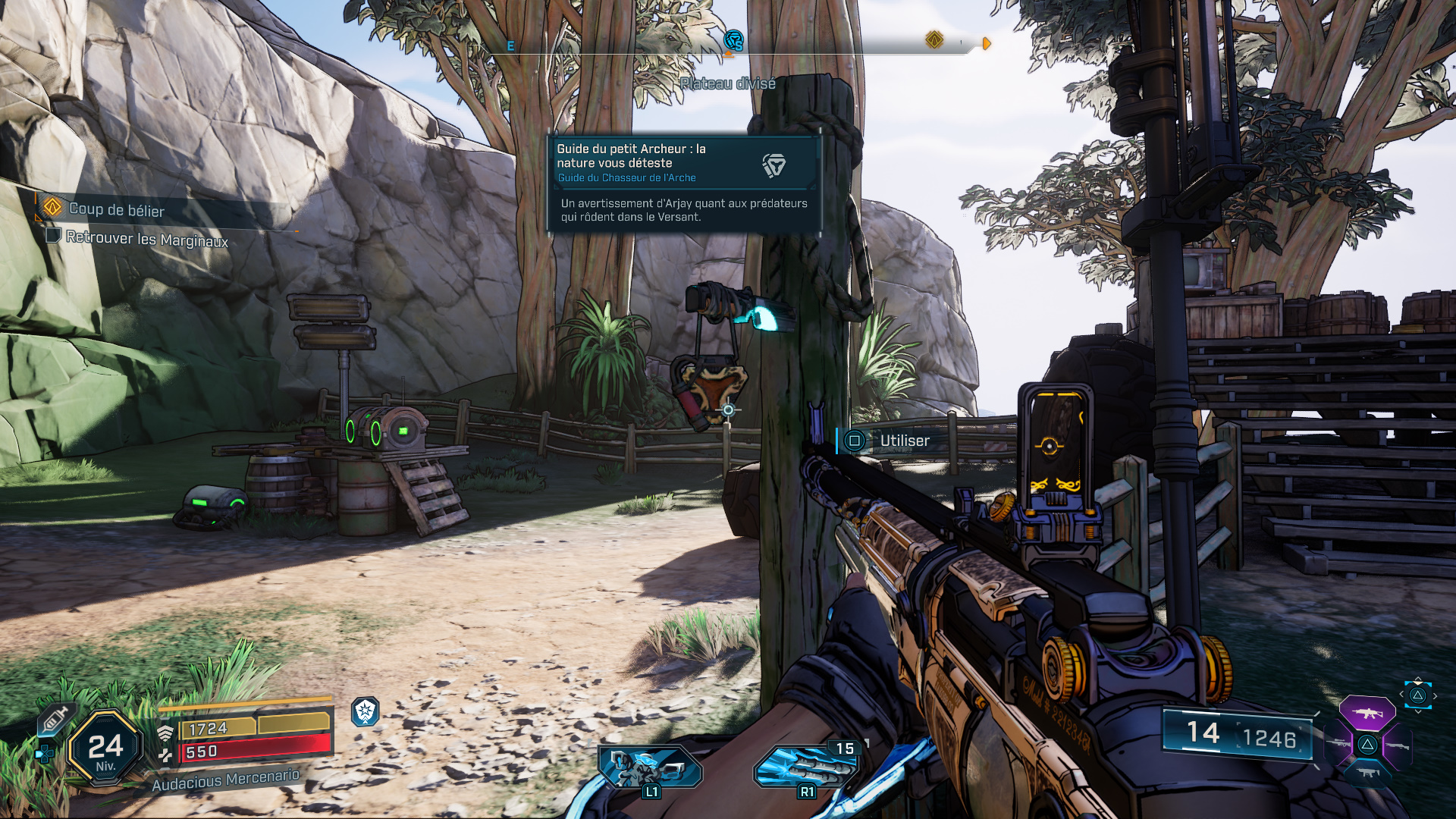Select the purple assault rifle weapon slot

1367,714
